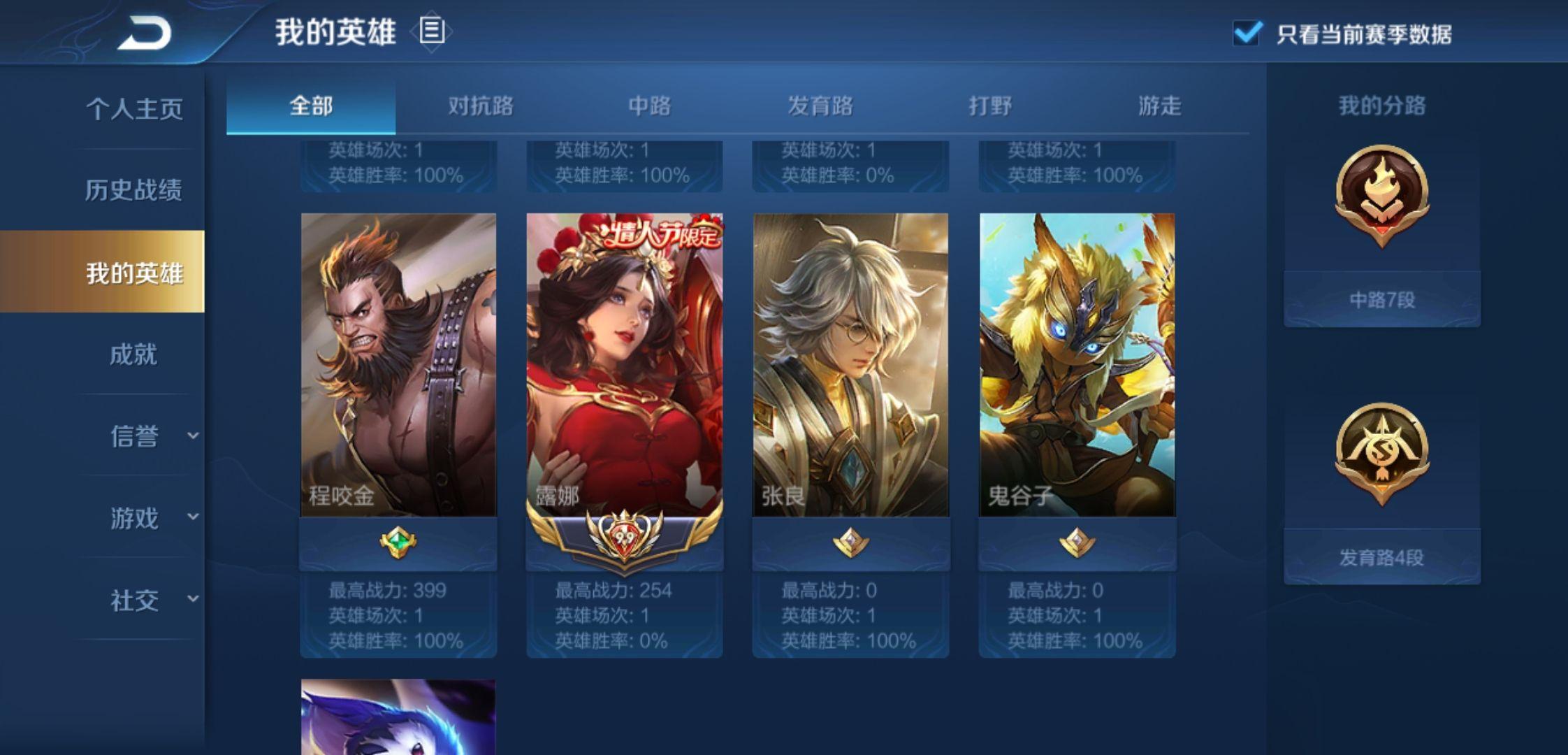
Task: Toggle the 只看当前赛季数据 checkbox
Action: tap(1247, 33)
